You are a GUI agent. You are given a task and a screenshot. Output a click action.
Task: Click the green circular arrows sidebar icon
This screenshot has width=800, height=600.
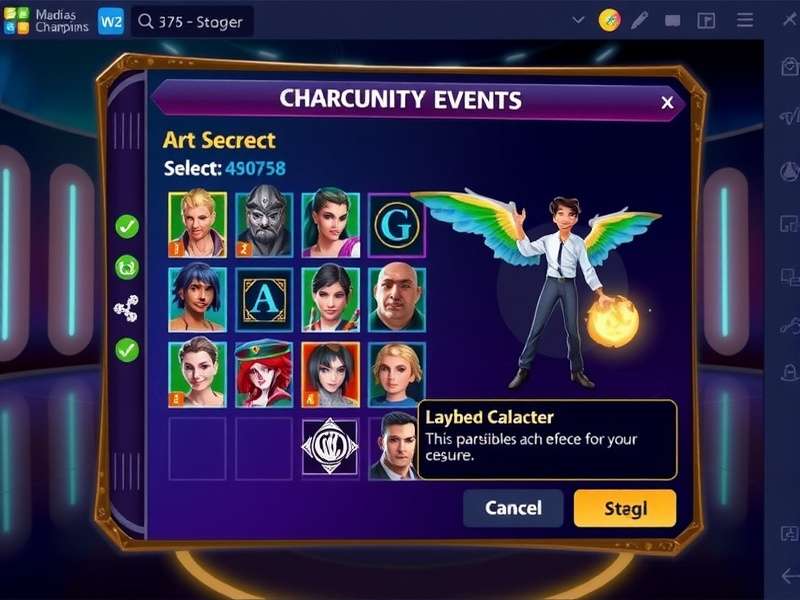click(x=127, y=267)
